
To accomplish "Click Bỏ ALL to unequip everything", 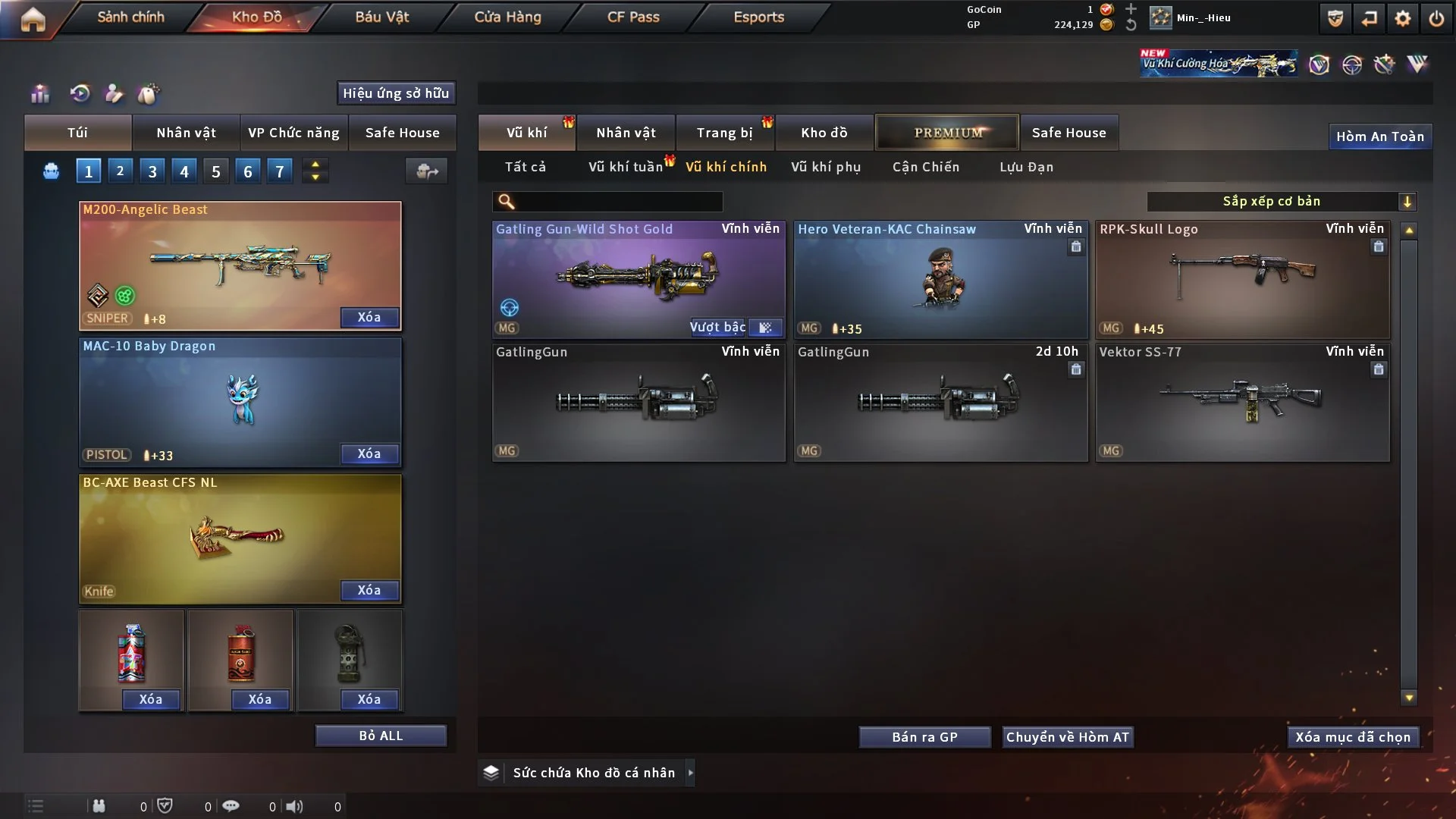I will (381, 736).
